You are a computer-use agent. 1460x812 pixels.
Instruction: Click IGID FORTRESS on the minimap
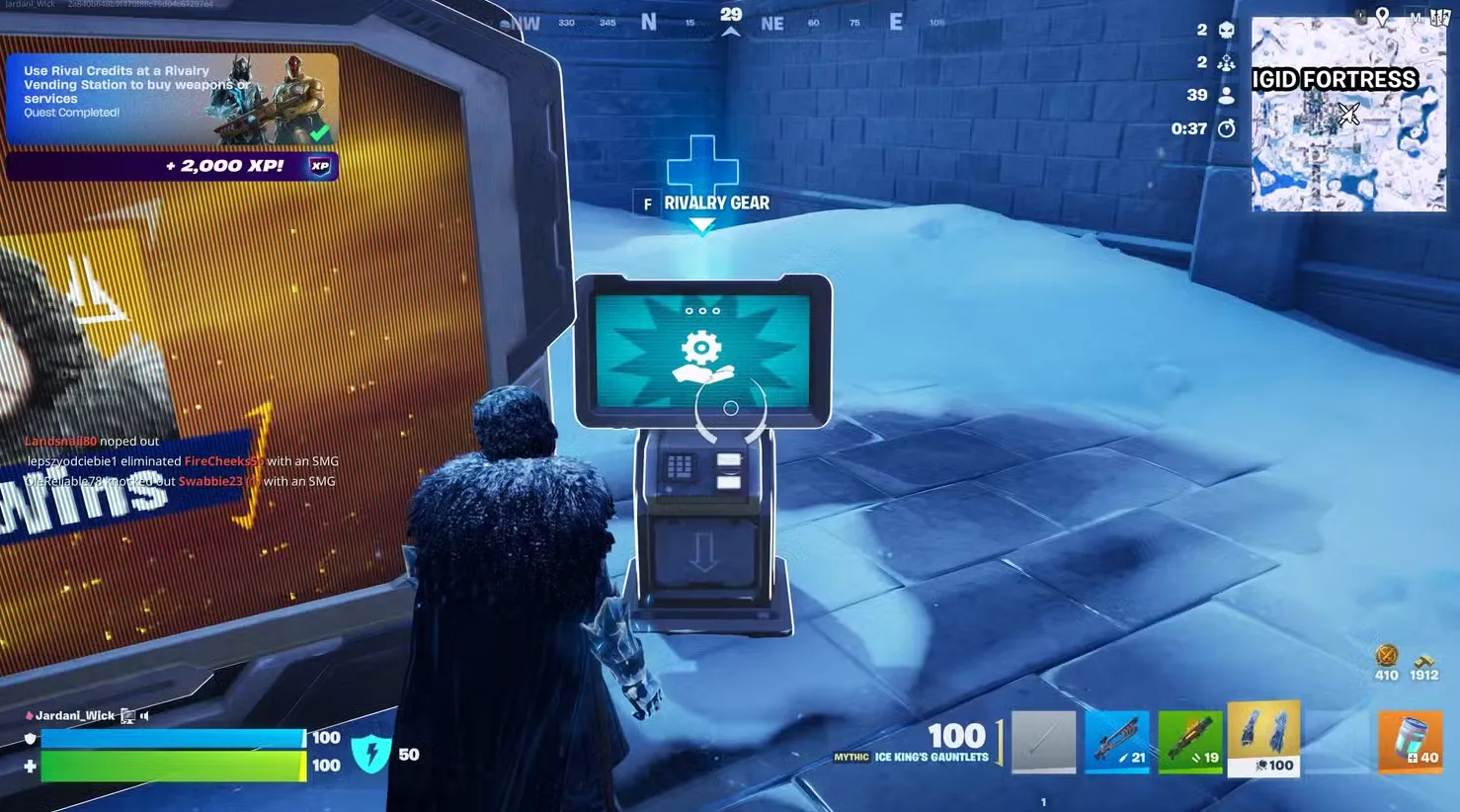tap(1334, 79)
